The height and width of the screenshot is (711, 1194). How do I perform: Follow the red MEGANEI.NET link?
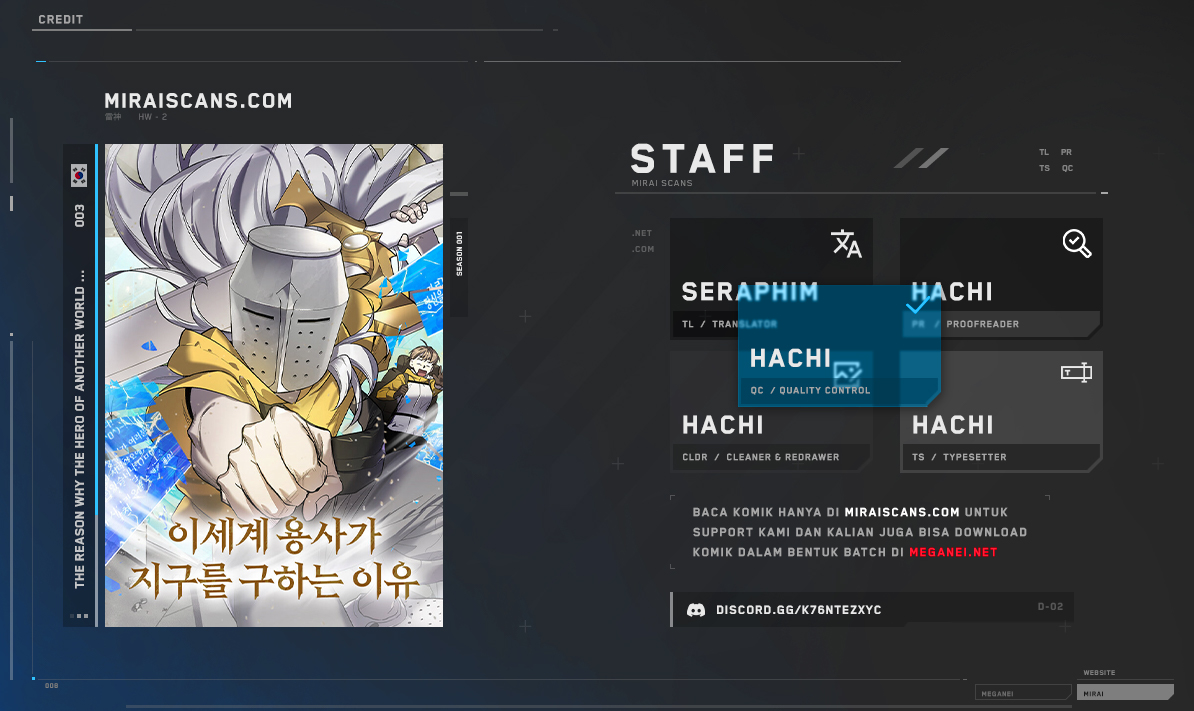[953, 552]
